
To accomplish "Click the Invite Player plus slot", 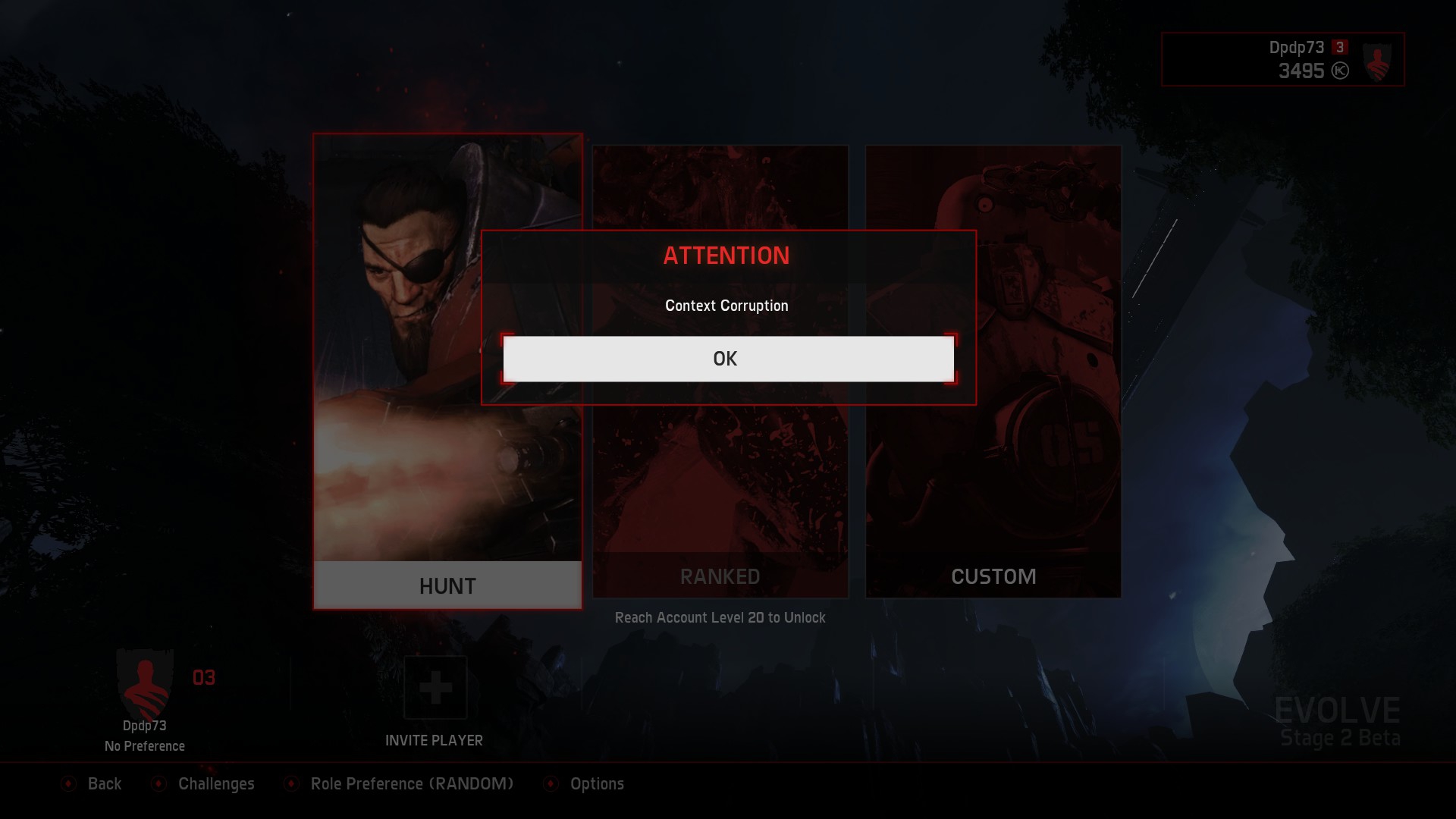I will (x=435, y=688).
